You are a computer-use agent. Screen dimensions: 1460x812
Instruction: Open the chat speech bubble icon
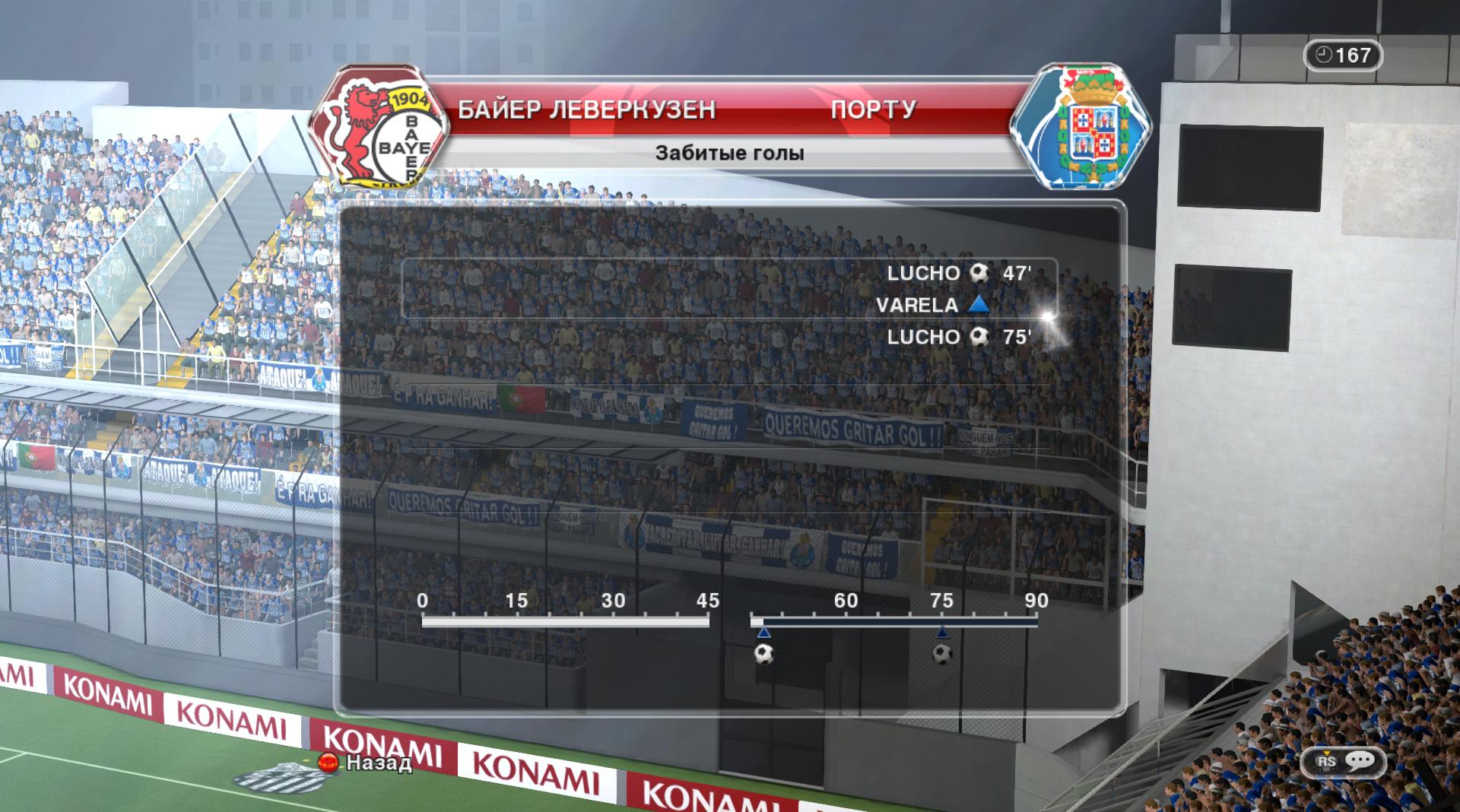point(1359,761)
